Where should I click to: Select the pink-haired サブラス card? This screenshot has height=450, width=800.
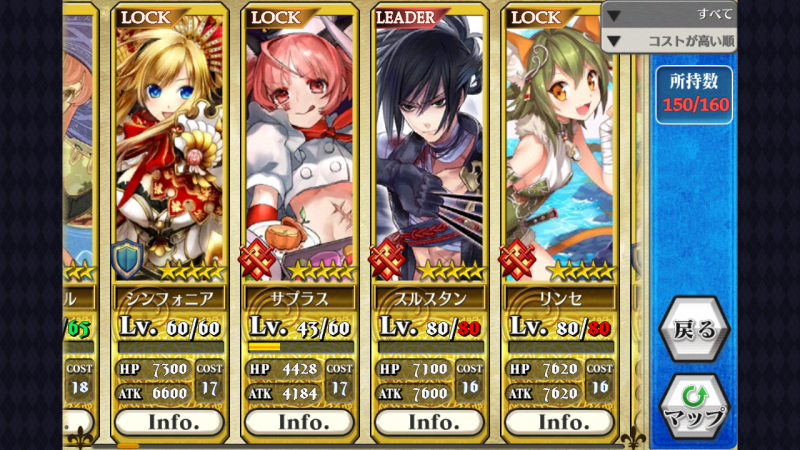(x=299, y=150)
